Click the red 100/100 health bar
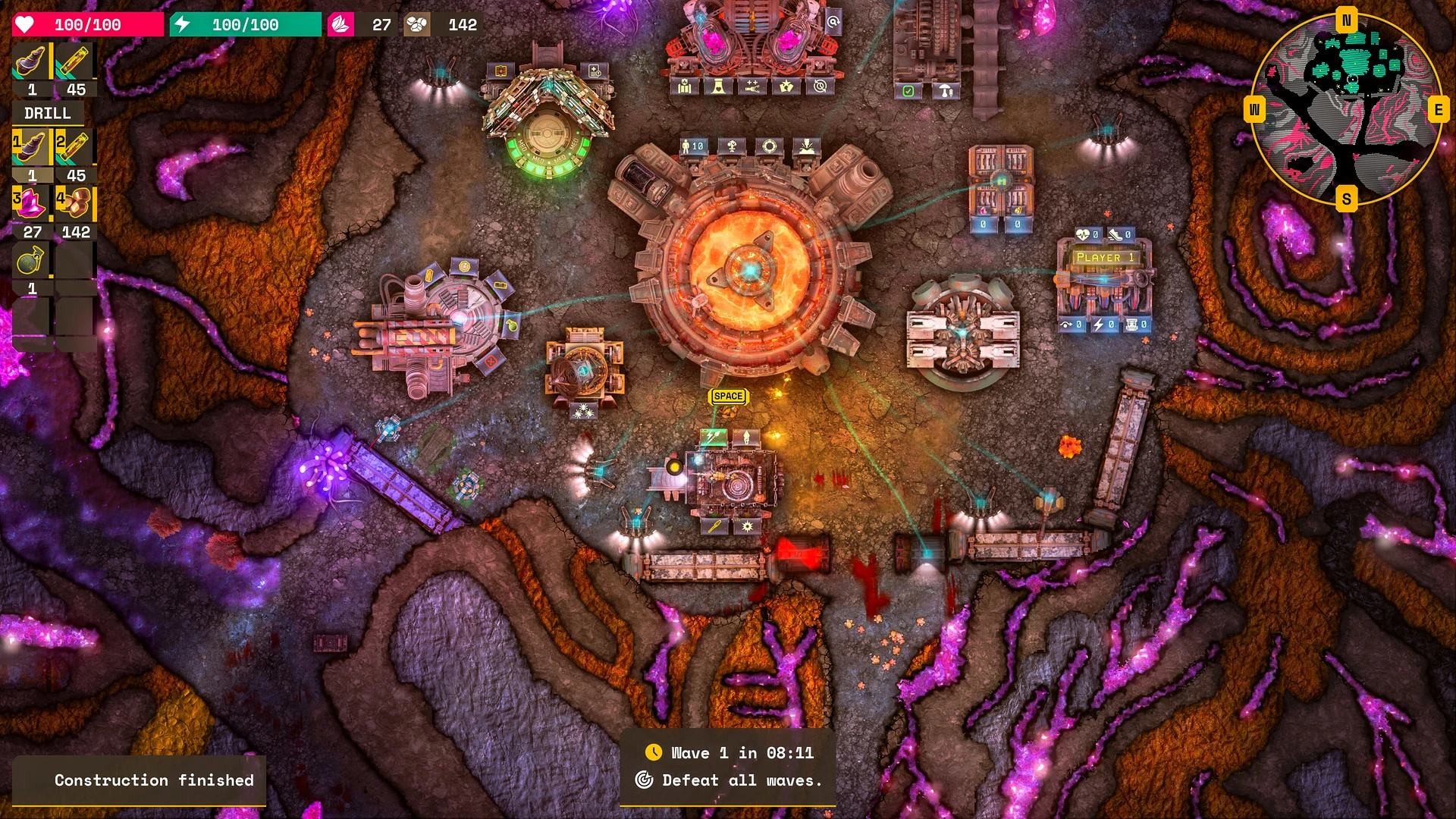The height and width of the screenshot is (819, 1456). (87, 24)
